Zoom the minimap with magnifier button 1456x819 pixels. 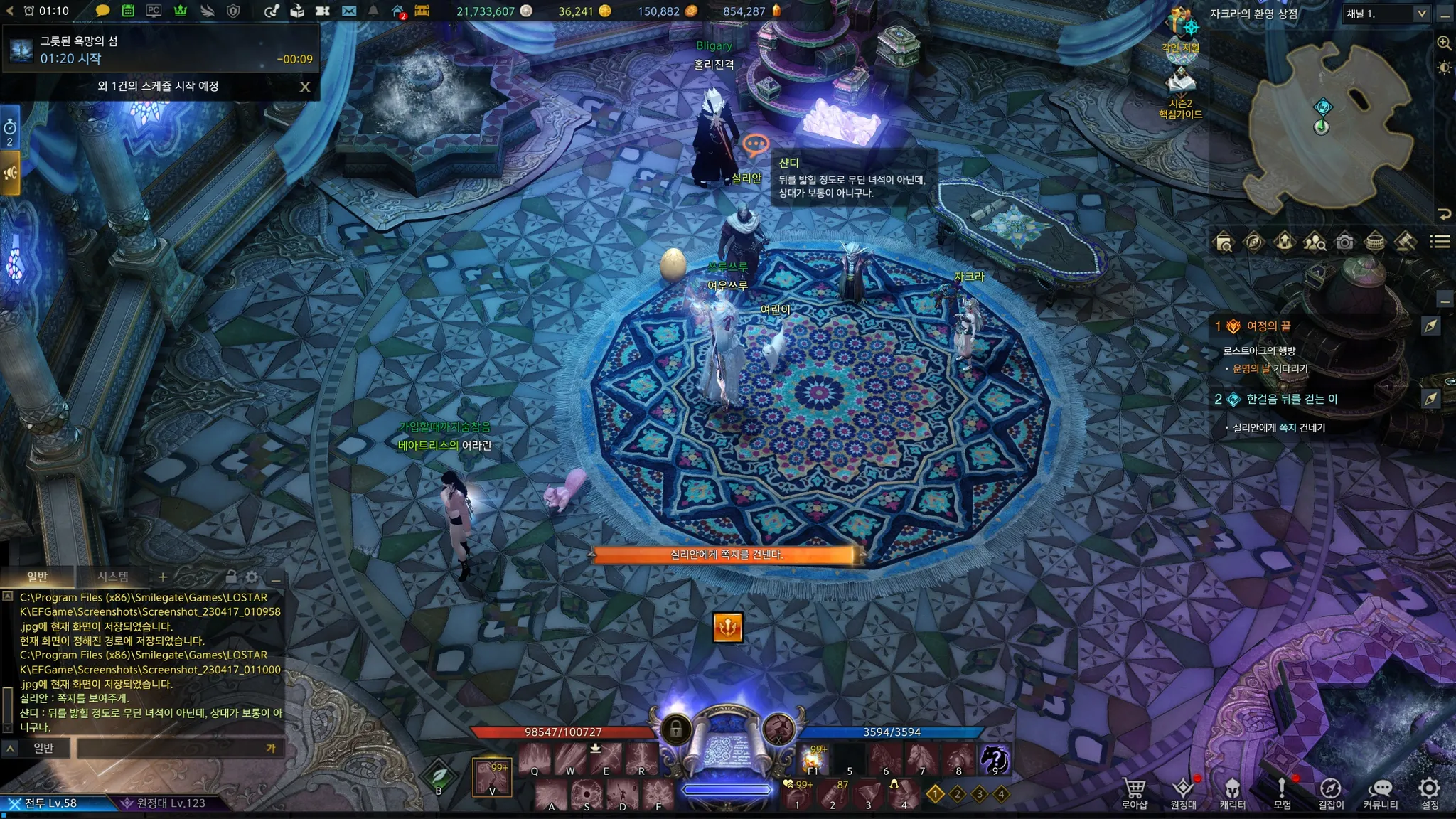(1444, 43)
